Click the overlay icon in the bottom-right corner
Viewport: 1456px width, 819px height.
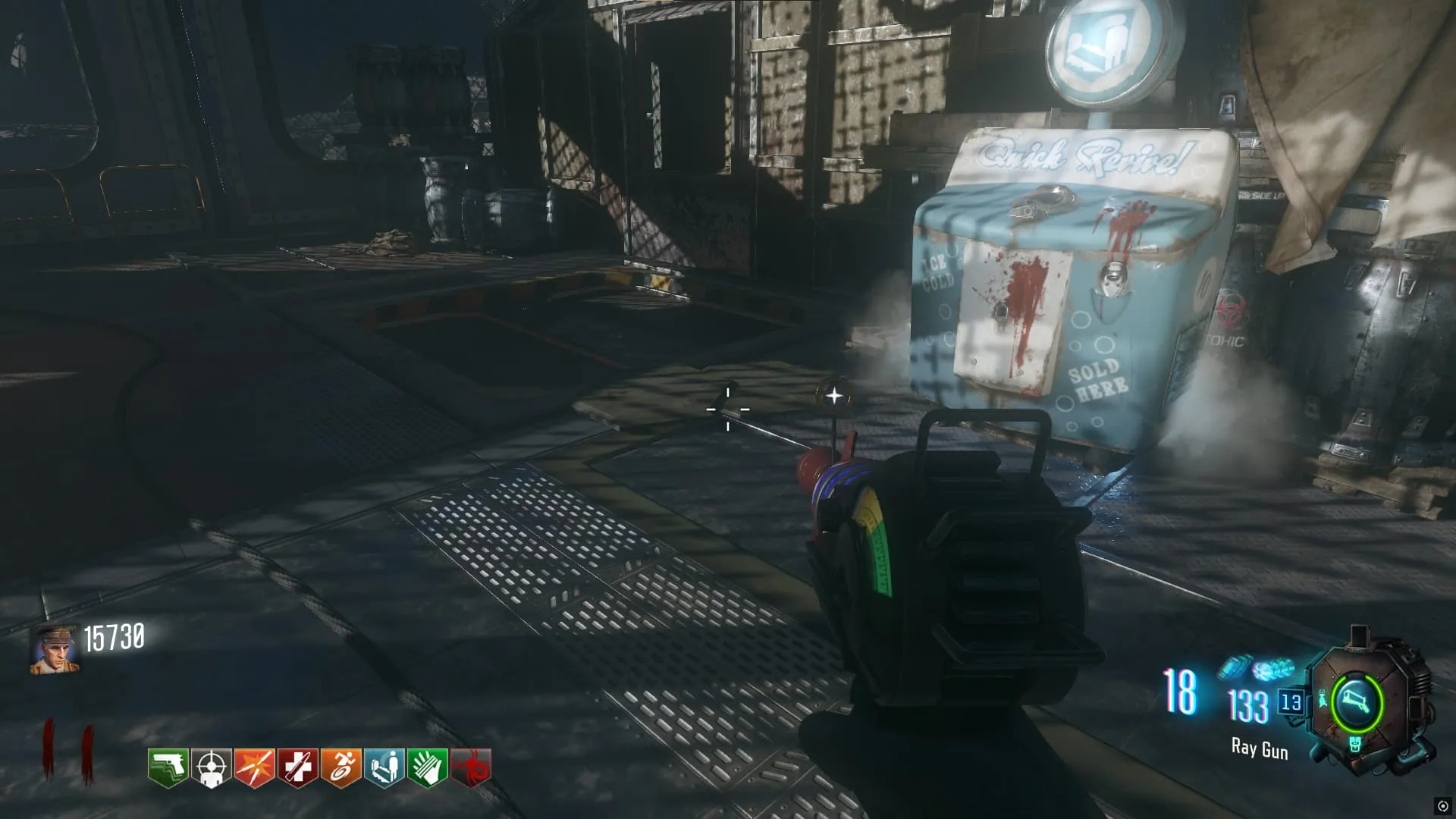click(x=1442, y=806)
